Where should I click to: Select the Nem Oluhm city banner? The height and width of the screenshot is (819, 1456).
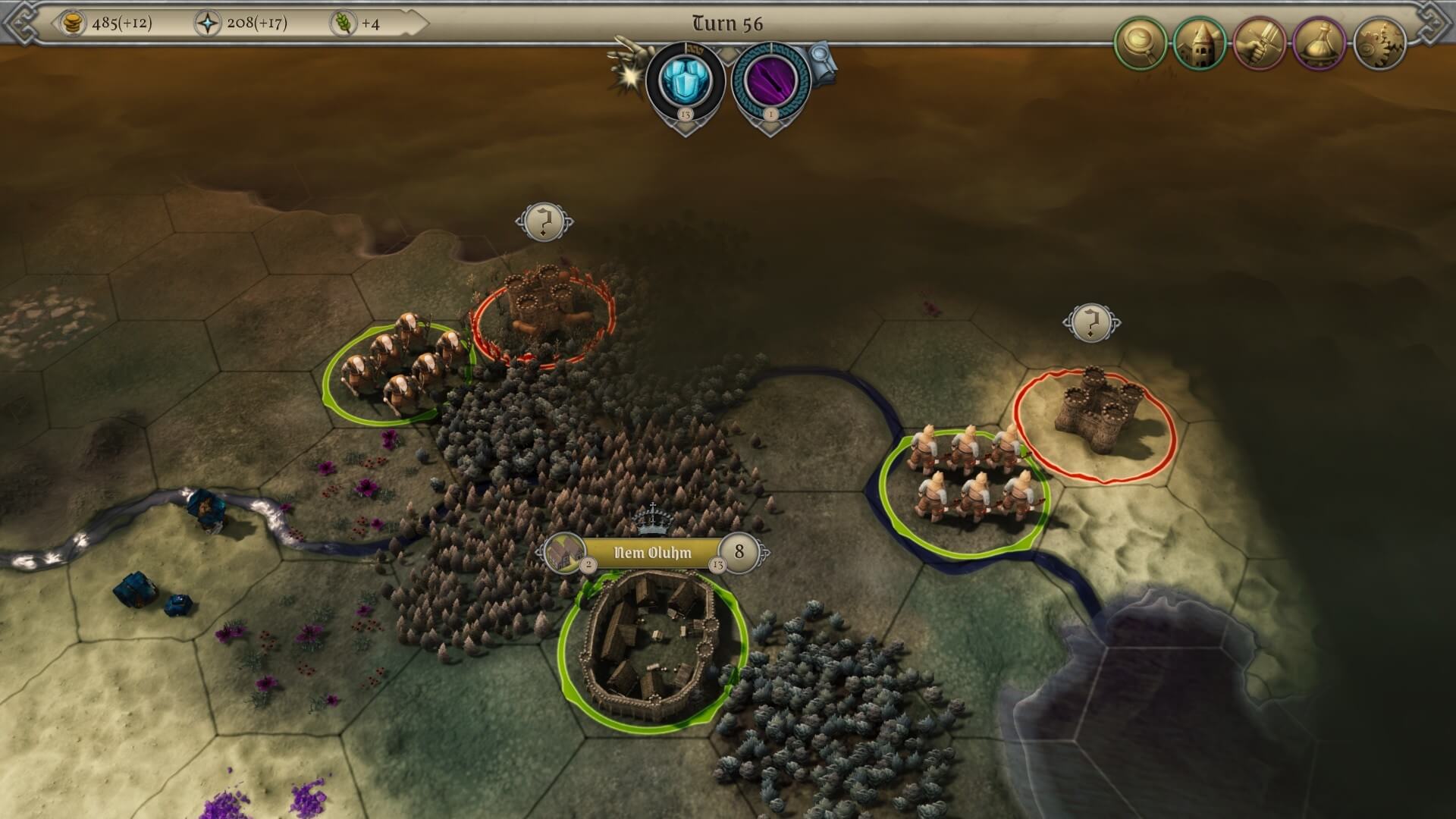[652, 553]
